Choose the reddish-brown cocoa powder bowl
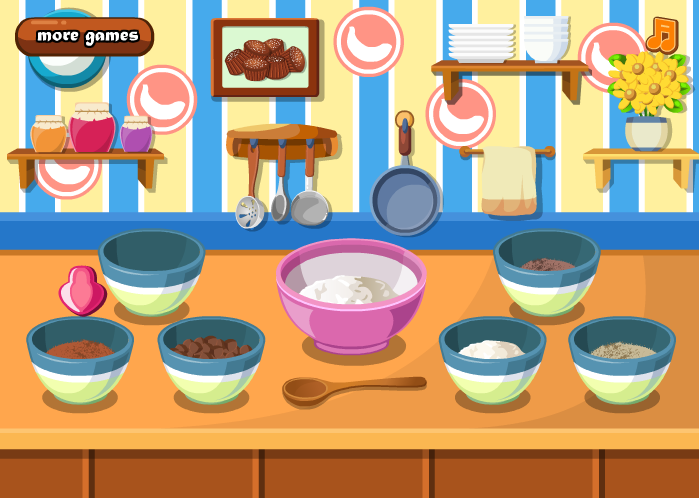The width and height of the screenshot is (699, 498). click(x=80, y=357)
